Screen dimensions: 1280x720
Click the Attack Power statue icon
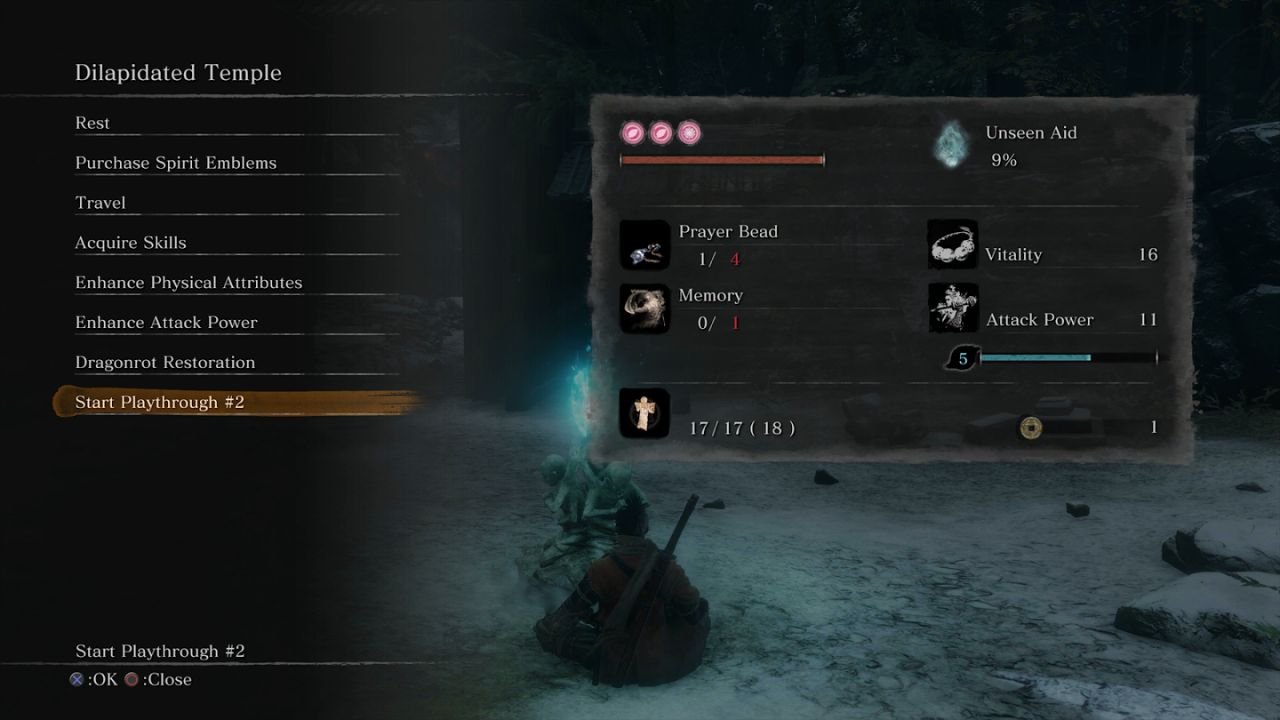point(952,308)
